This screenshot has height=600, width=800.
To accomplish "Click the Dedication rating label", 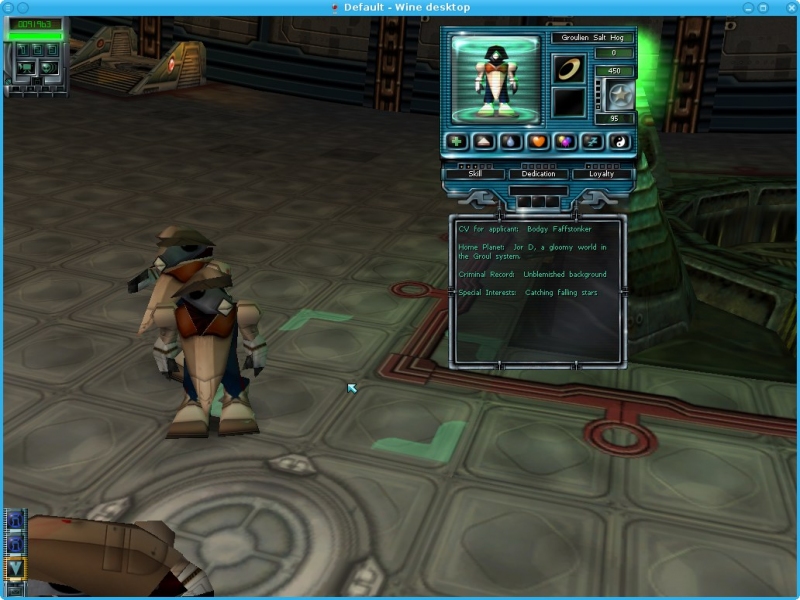I will [x=538, y=174].
